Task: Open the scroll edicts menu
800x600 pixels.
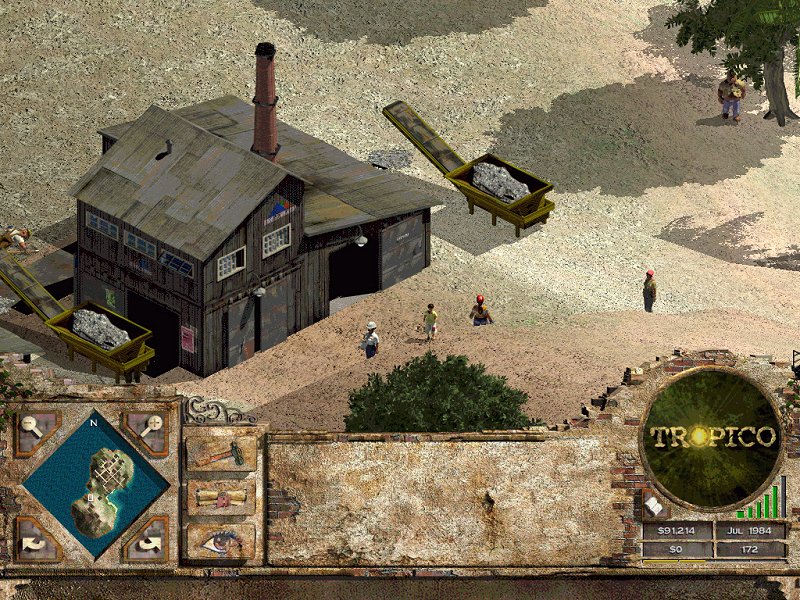Action: click(221, 497)
